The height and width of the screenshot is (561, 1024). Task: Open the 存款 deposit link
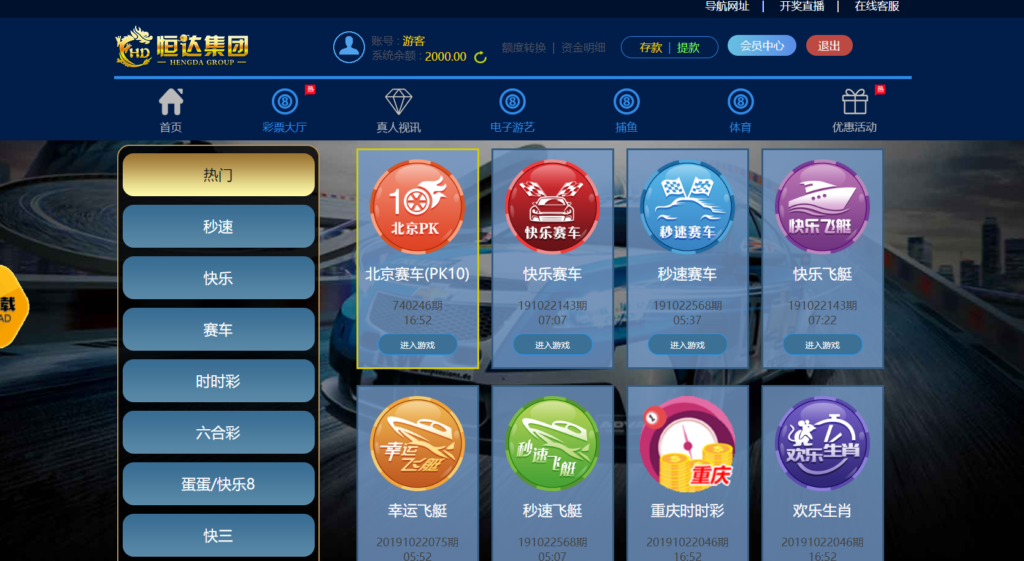click(650, 47)
